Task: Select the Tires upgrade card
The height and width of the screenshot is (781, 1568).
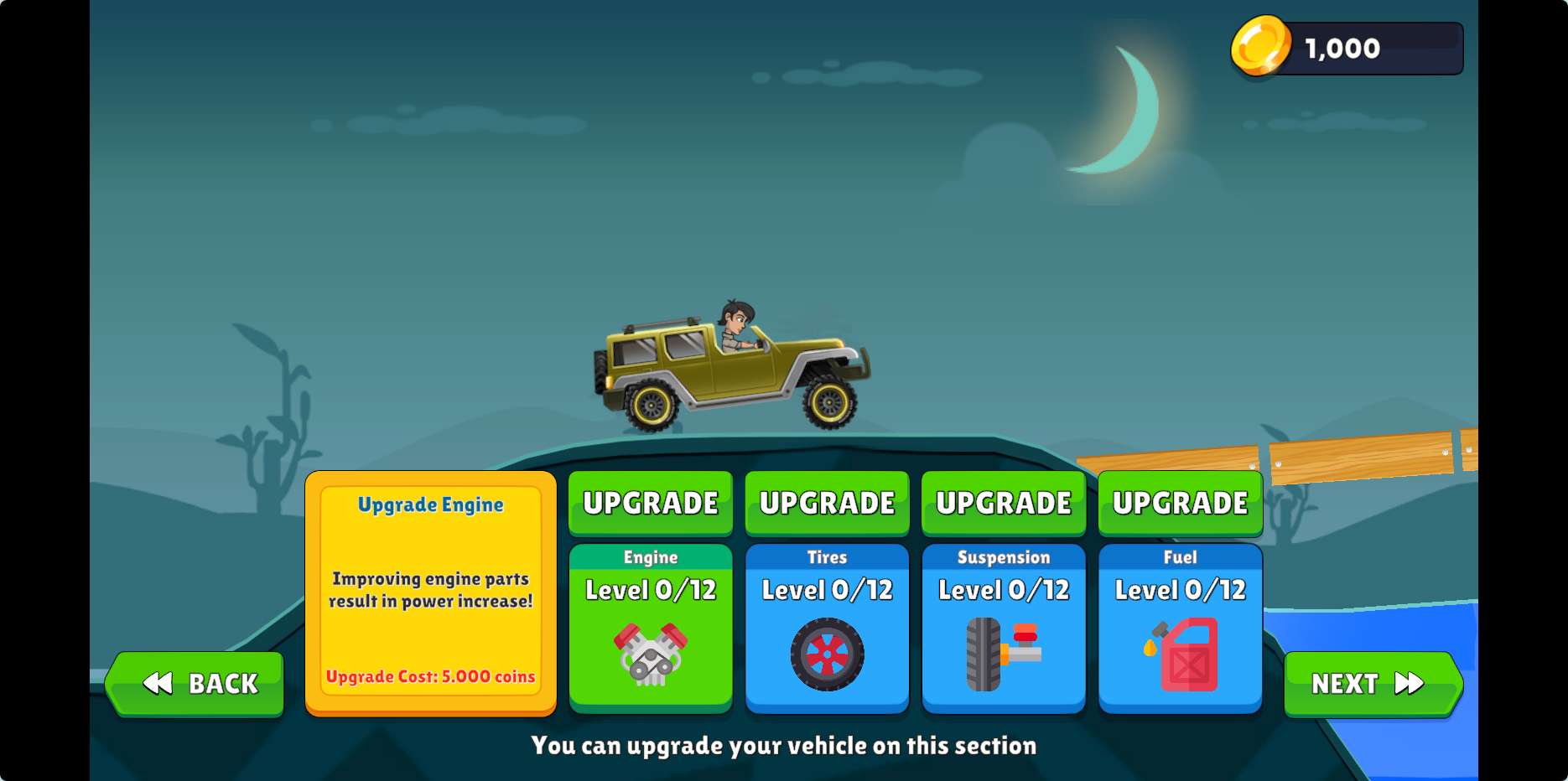Action: 827,628
